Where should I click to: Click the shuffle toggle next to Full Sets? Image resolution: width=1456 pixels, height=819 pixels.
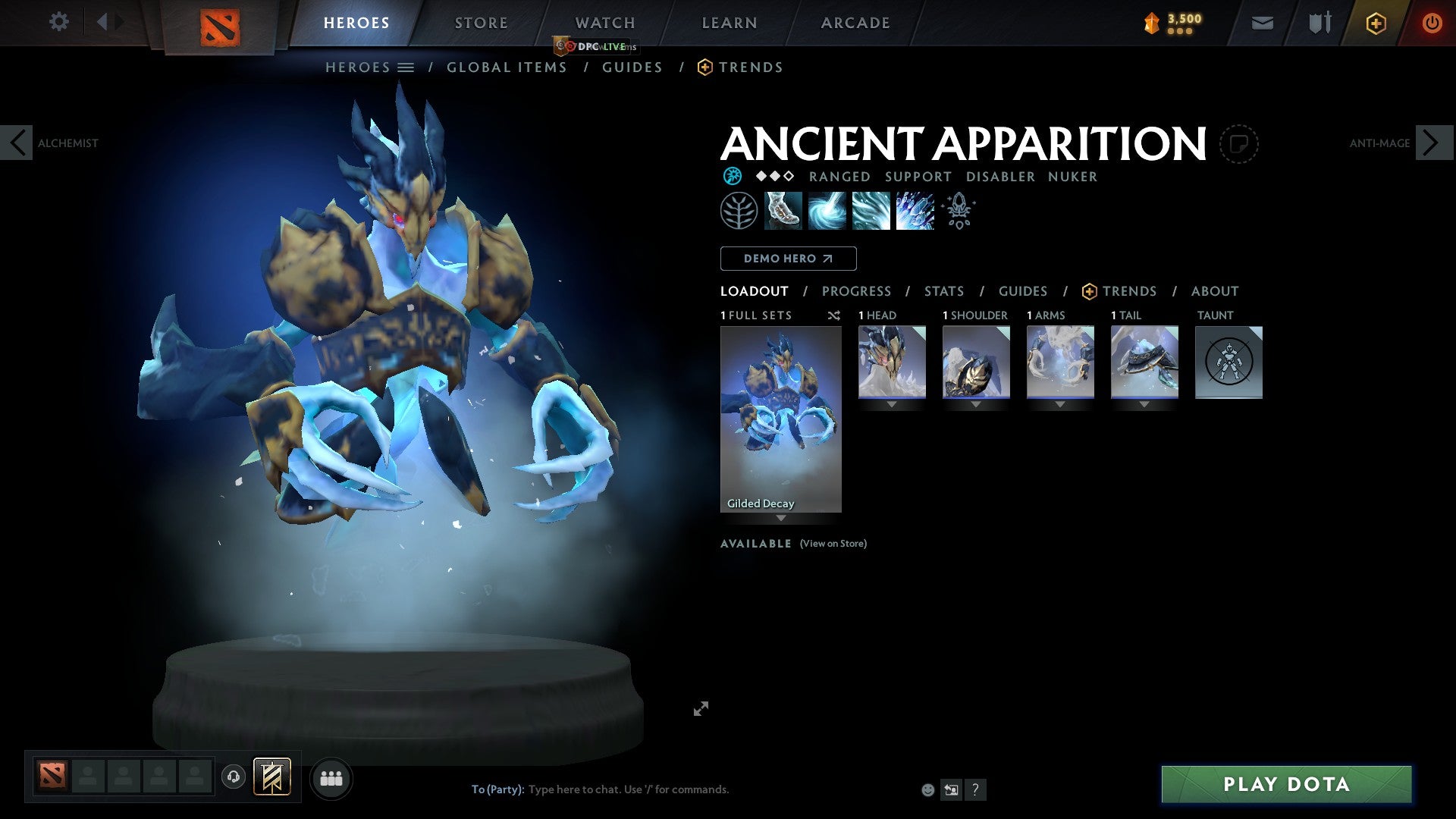pyautogui.click(x=833, y=315)
